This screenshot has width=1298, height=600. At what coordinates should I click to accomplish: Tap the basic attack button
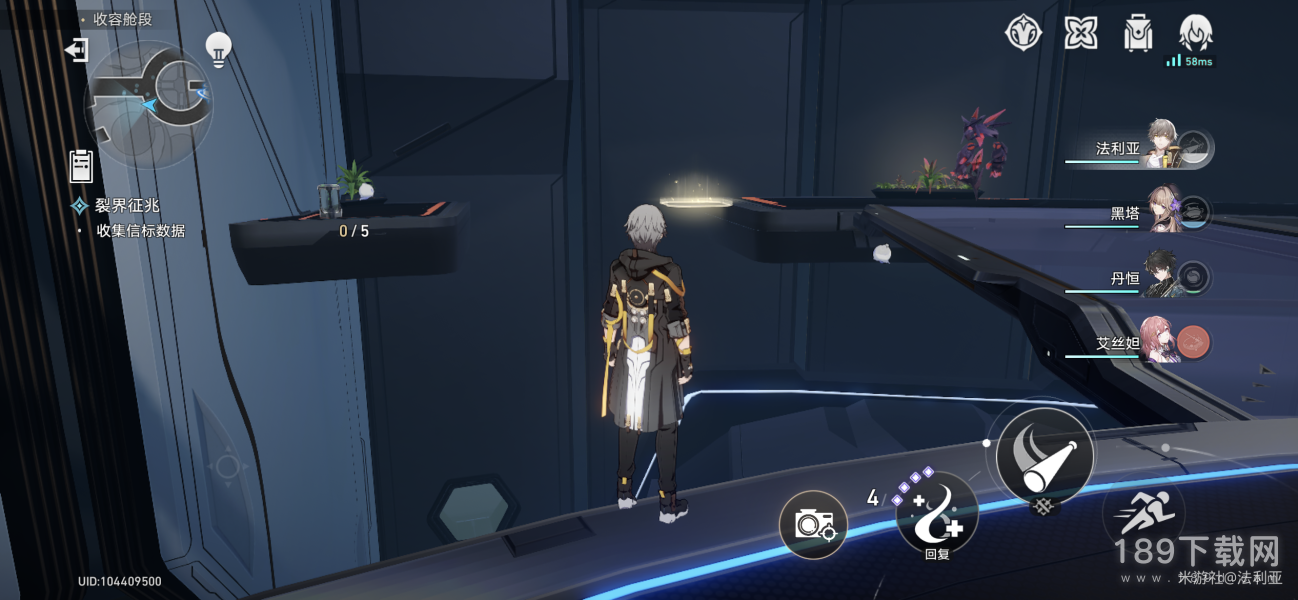click(x=1044, y=455)
